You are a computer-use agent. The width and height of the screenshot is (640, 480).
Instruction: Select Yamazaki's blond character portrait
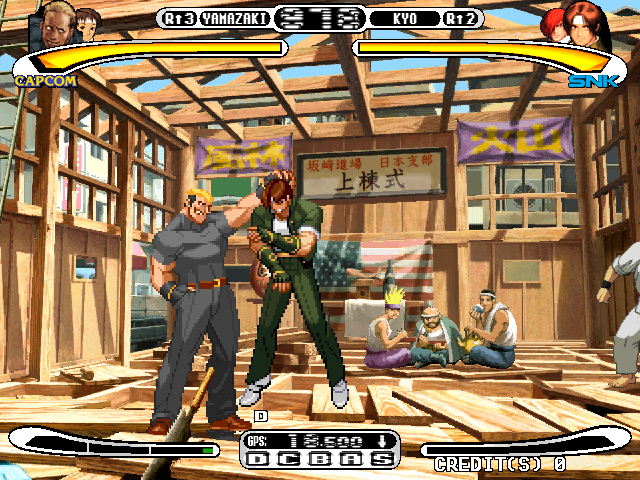click(x=57, y=22)
